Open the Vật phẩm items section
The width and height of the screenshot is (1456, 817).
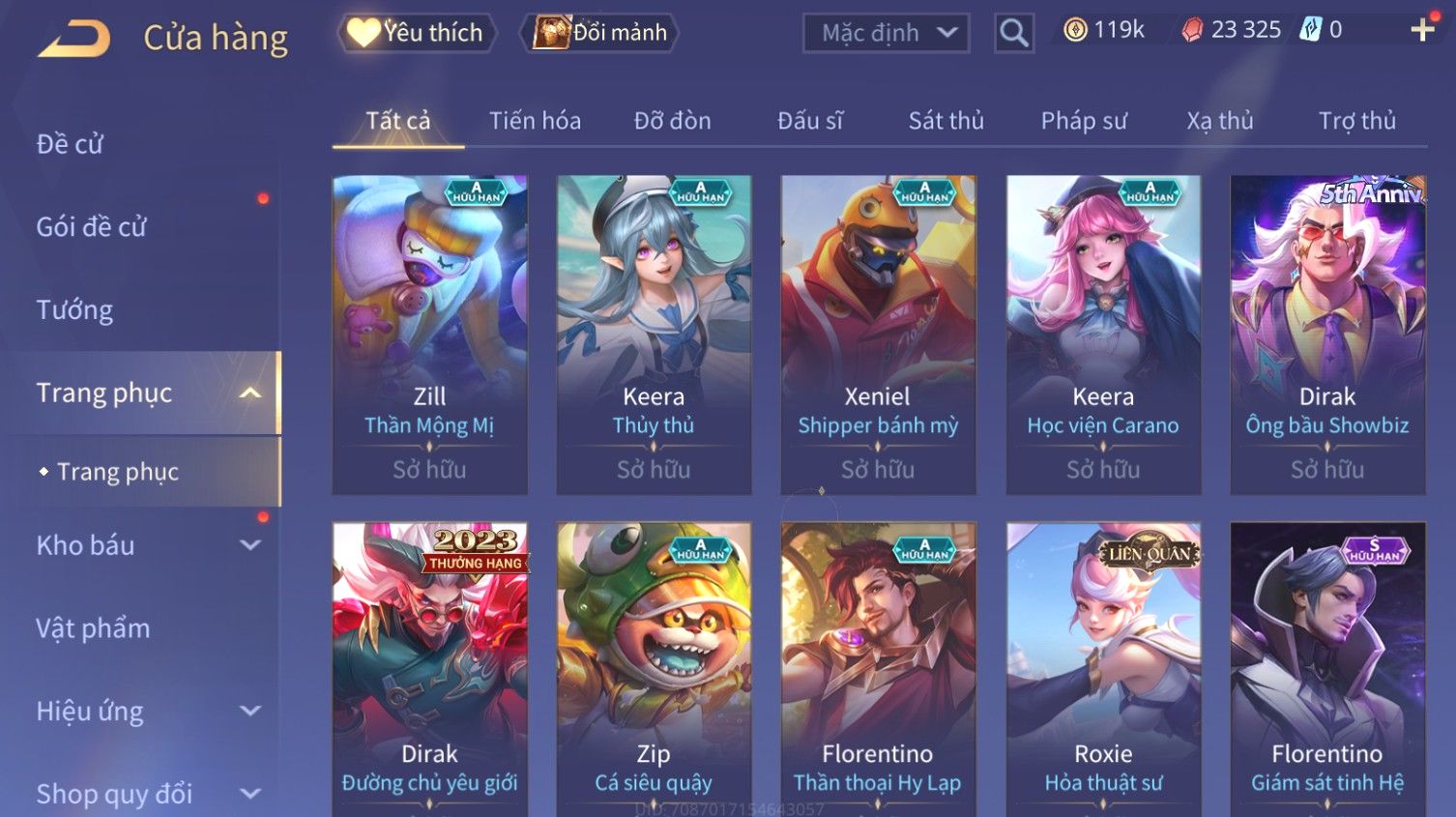(x=93, y=628)
